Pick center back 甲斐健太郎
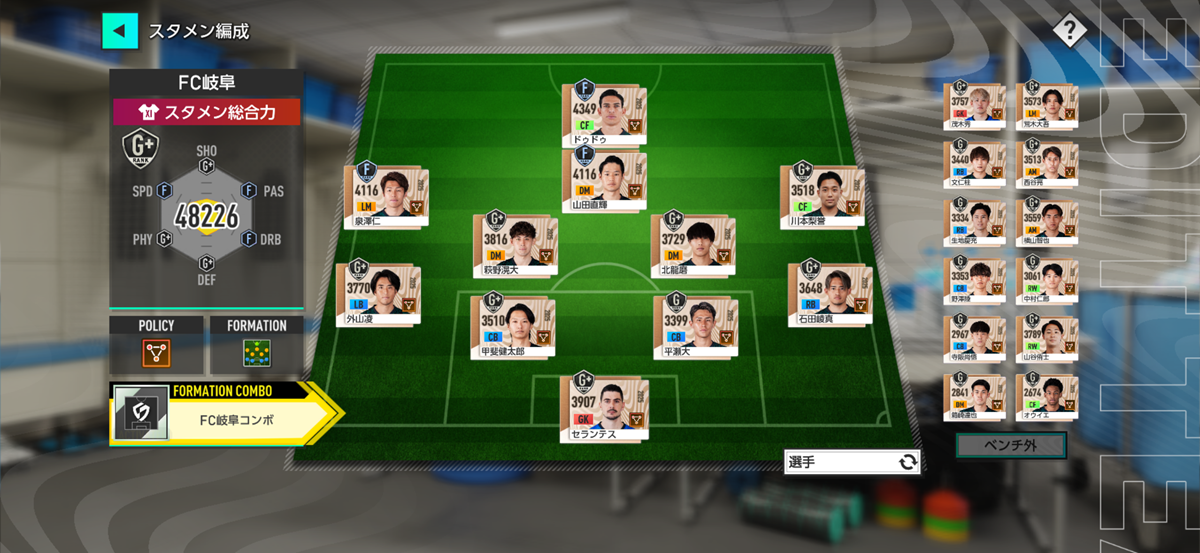This screenshot has height=553, width=1200. click(513, 326)
